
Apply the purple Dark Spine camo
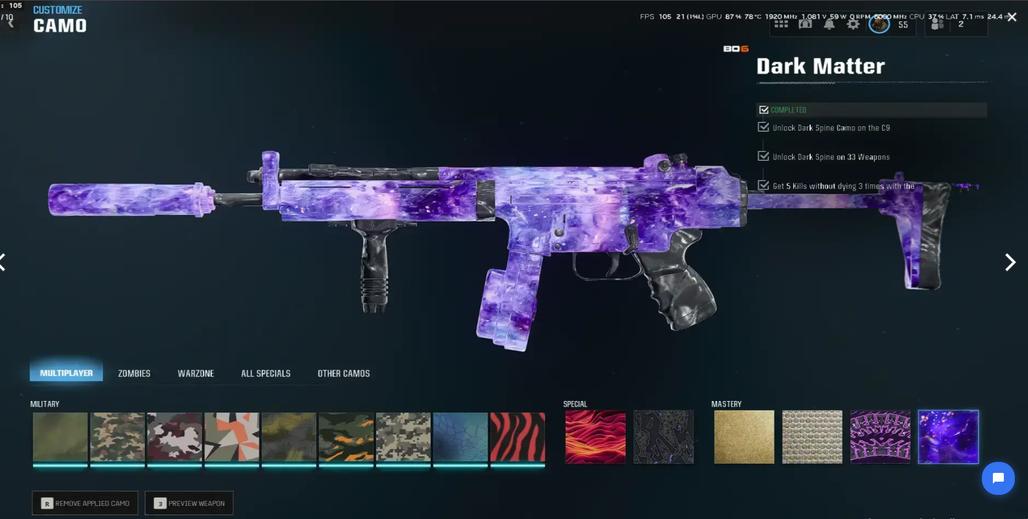pyautogui.click(x=880, y=437)
